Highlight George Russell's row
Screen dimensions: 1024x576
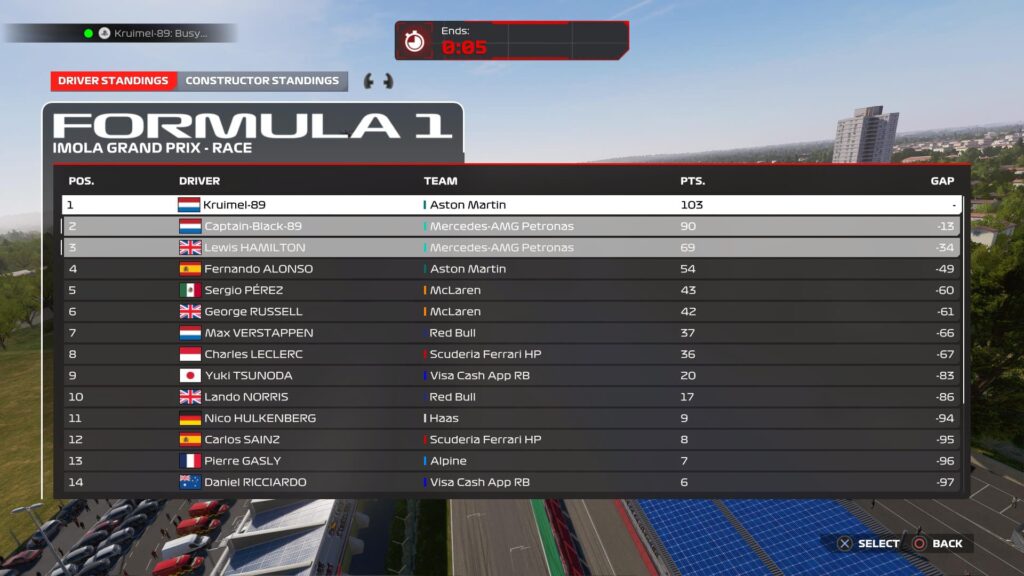click(510, 311)
